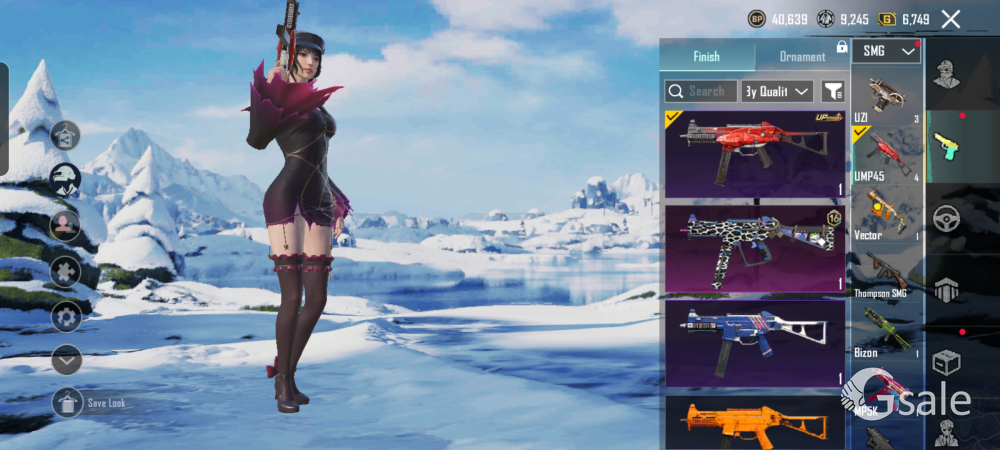The width and height of the screenshot is (1000, 450).
Task: Click the weapon skin Search field
Action: 701,91
